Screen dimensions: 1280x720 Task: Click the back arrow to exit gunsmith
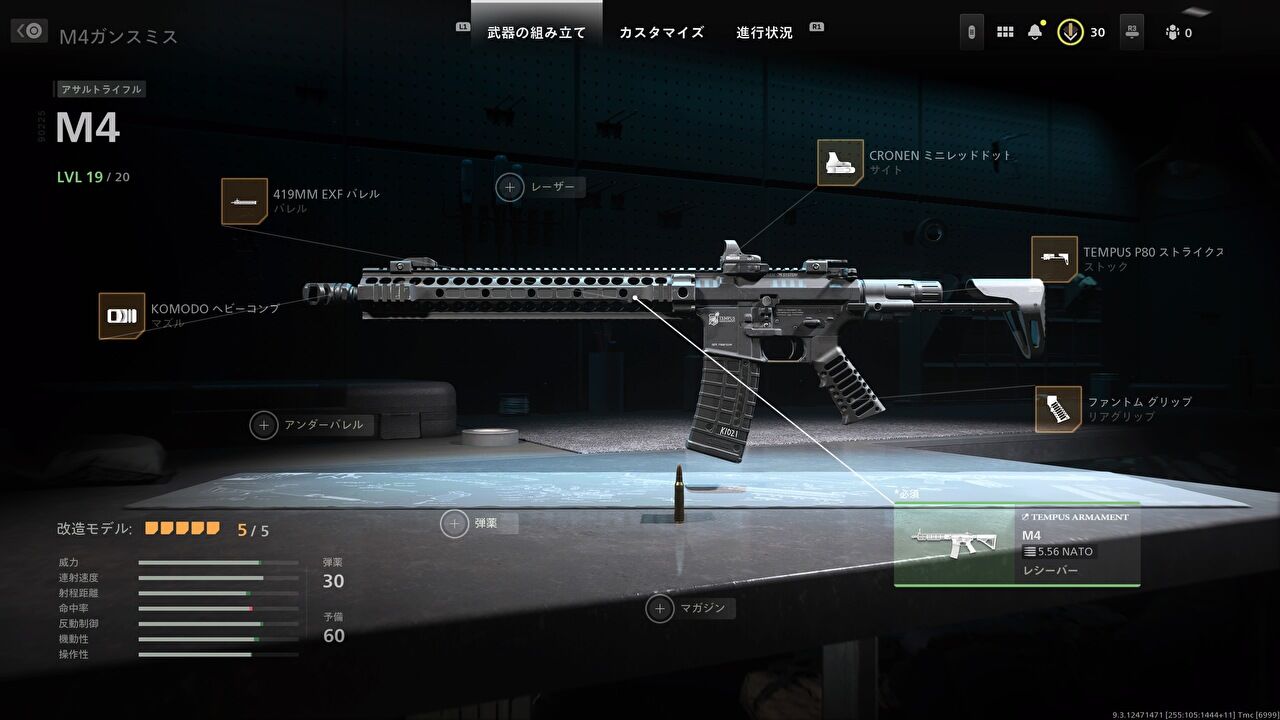pos(27,31)
